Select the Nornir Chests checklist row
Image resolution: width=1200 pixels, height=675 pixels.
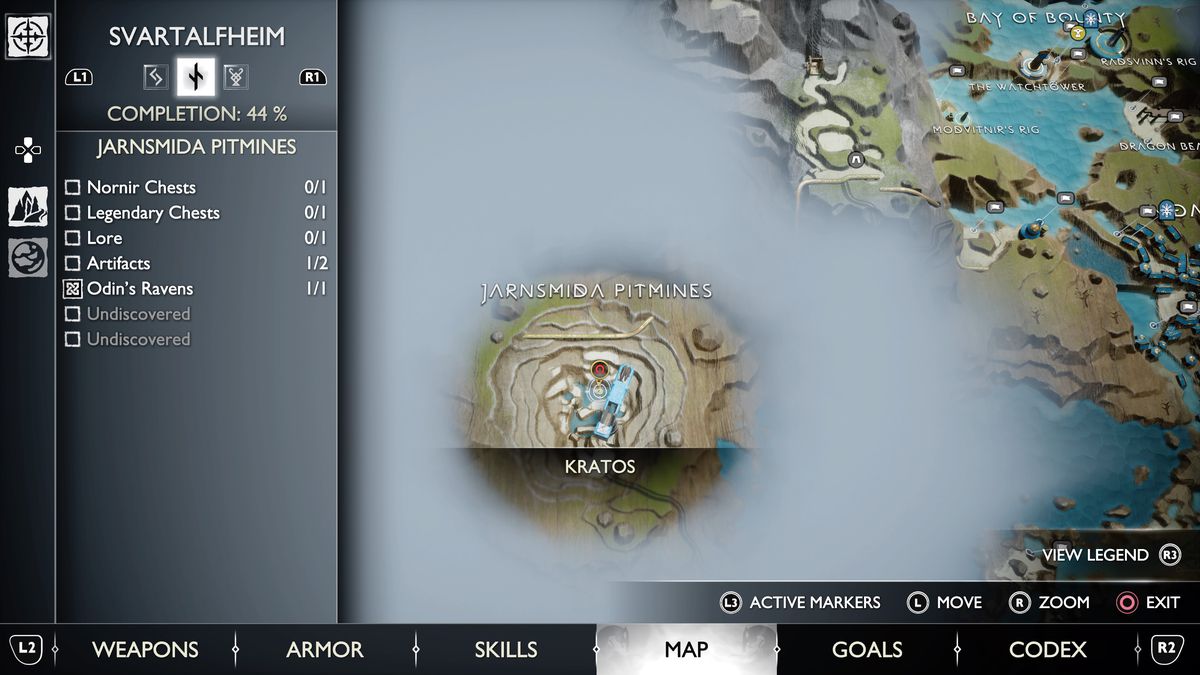195,187
